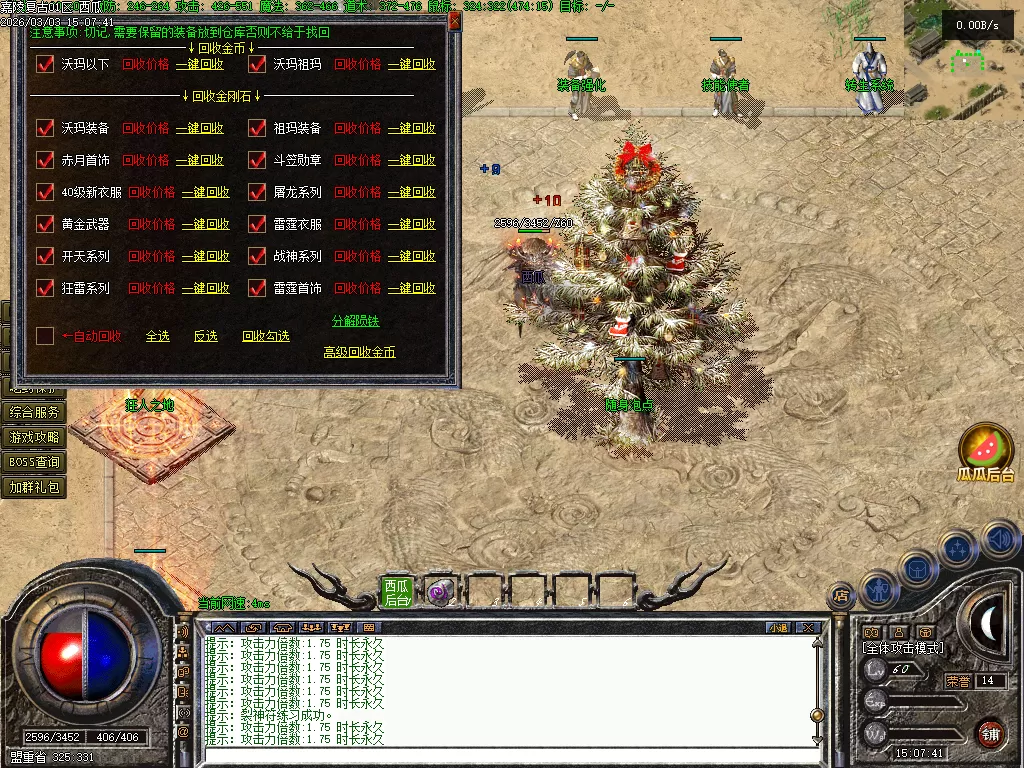Viewport: 1024px width, 768px height.
Task: Open the 游戏攻略 side menu button
Action: [x=34, y=437]
